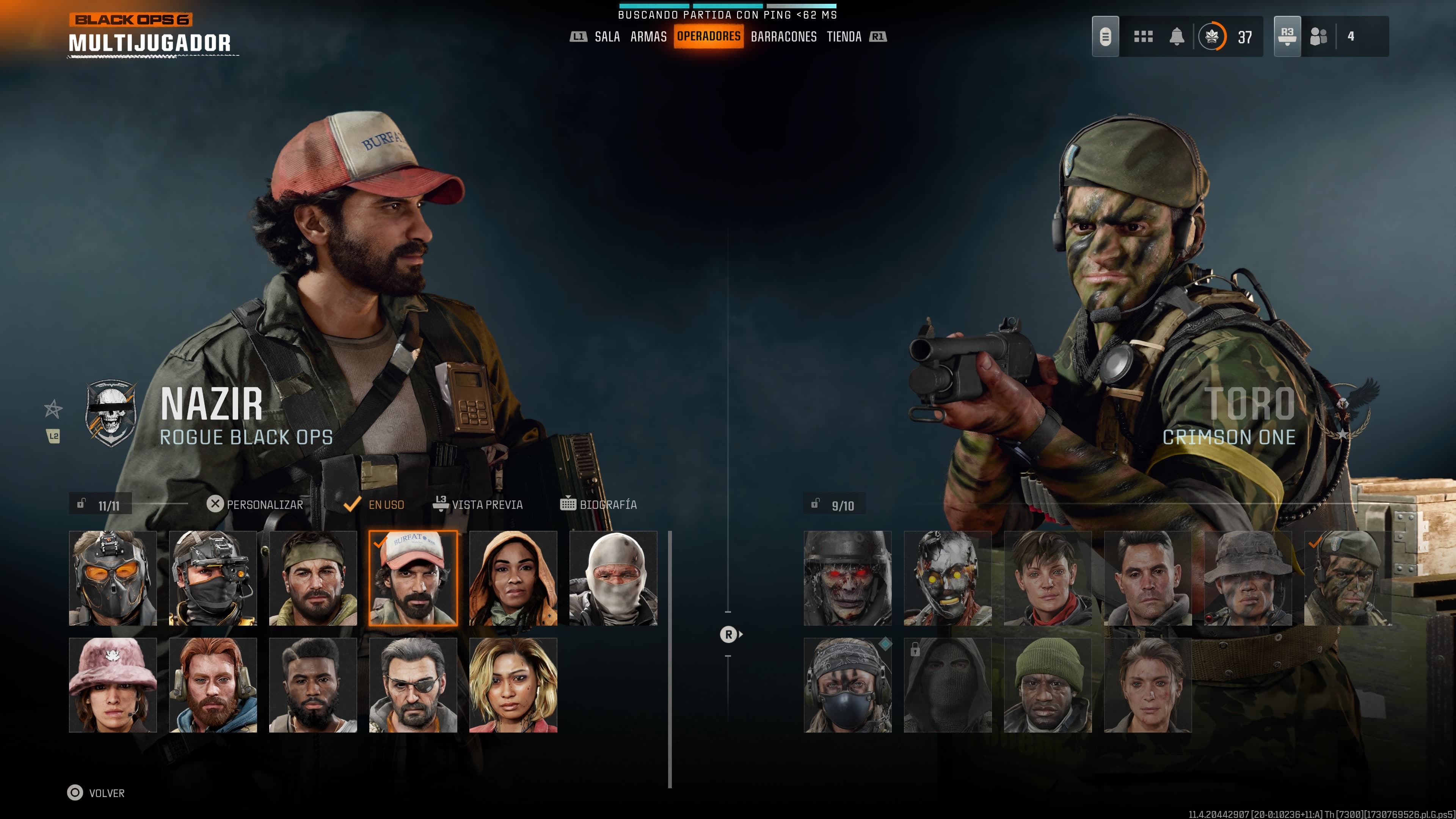
Task: Open the TIENDA store tab
Action: click(844, 37)
